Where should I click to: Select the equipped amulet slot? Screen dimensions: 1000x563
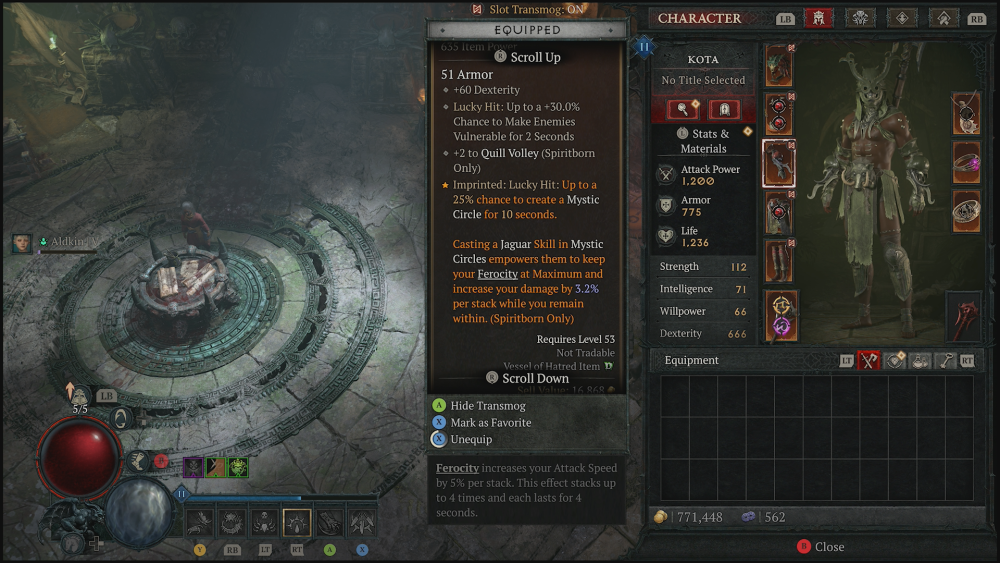[966, 113]
